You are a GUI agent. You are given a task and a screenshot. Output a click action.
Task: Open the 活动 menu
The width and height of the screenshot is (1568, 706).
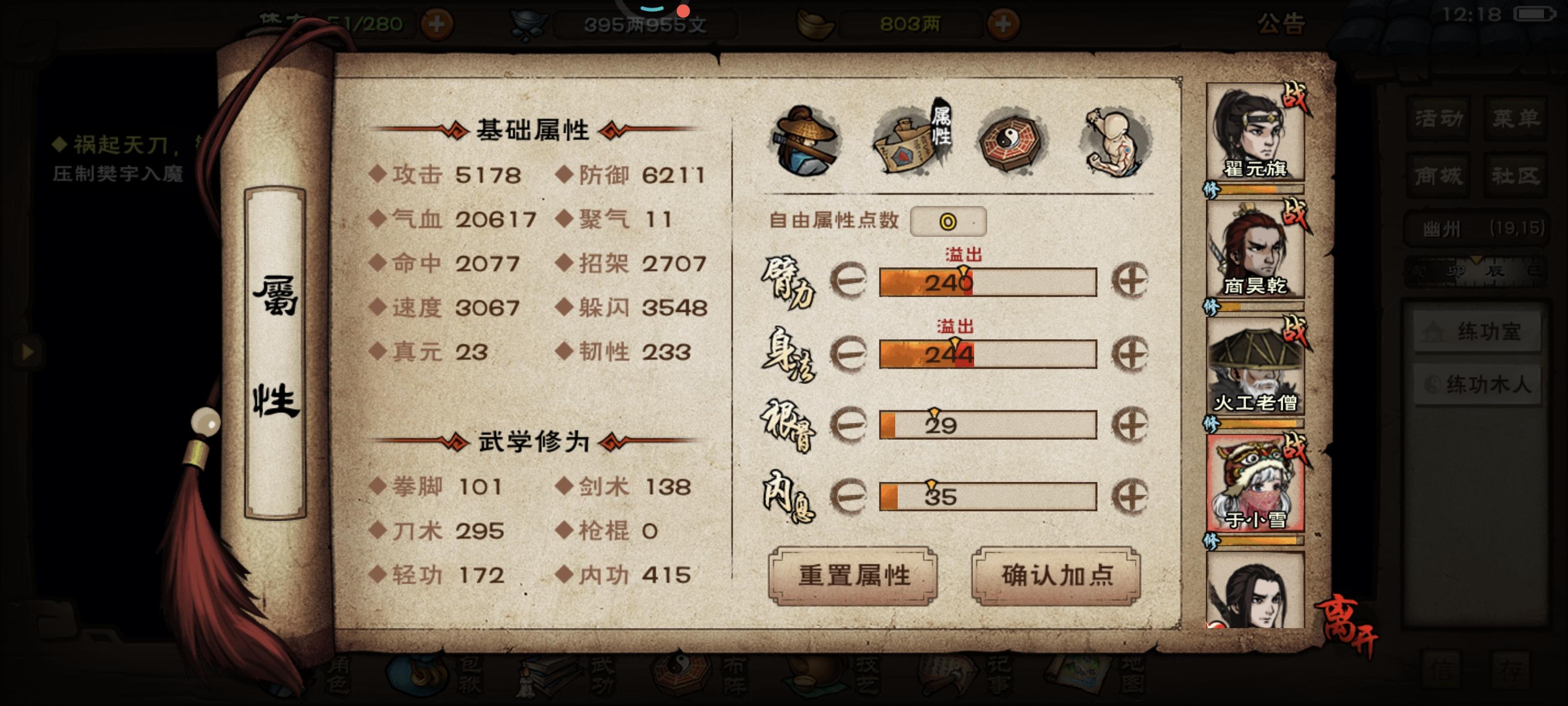point(1438,119)
